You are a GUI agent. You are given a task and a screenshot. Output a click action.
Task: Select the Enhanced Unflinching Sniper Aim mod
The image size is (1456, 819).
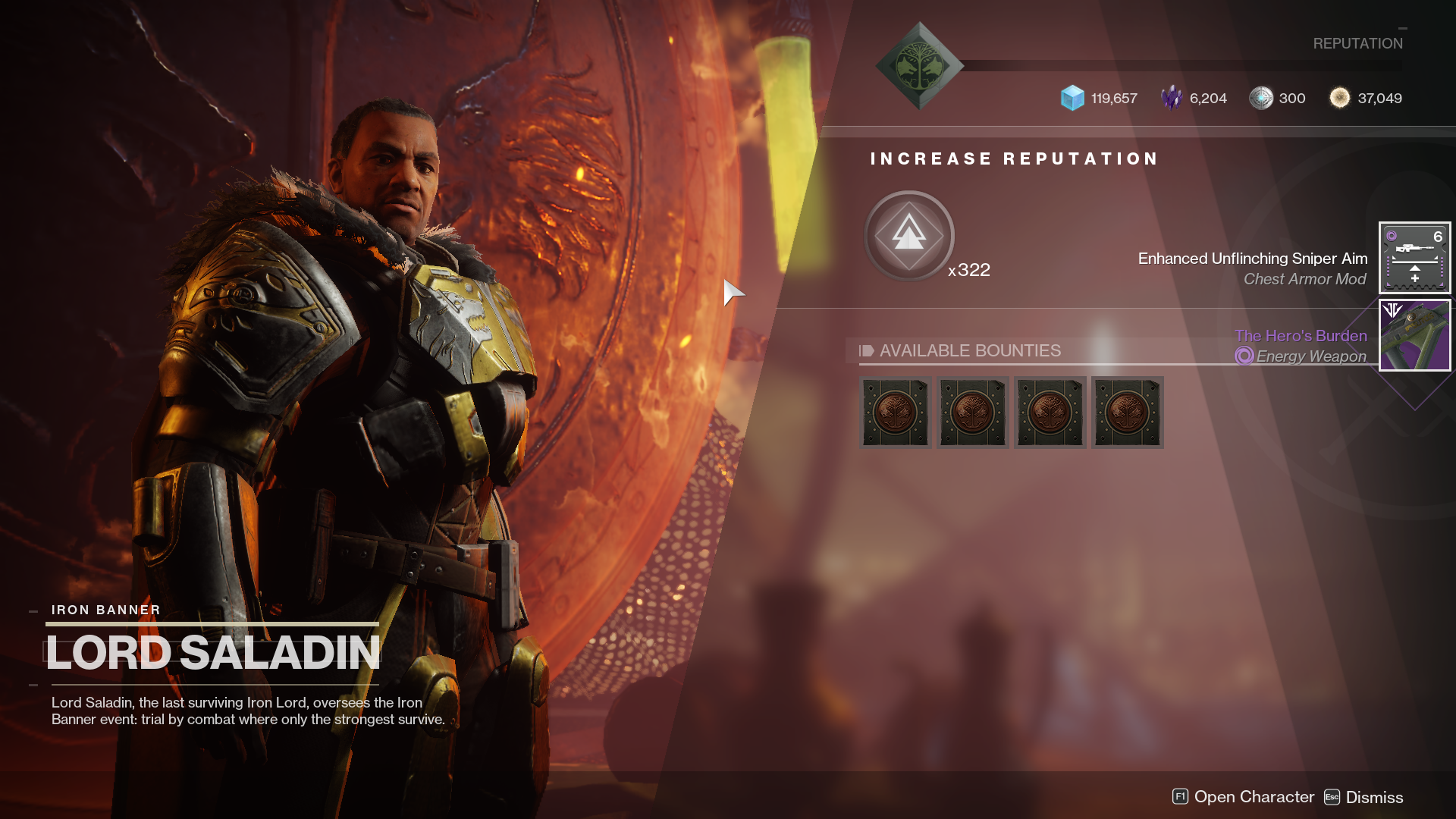coord(1414,258)
